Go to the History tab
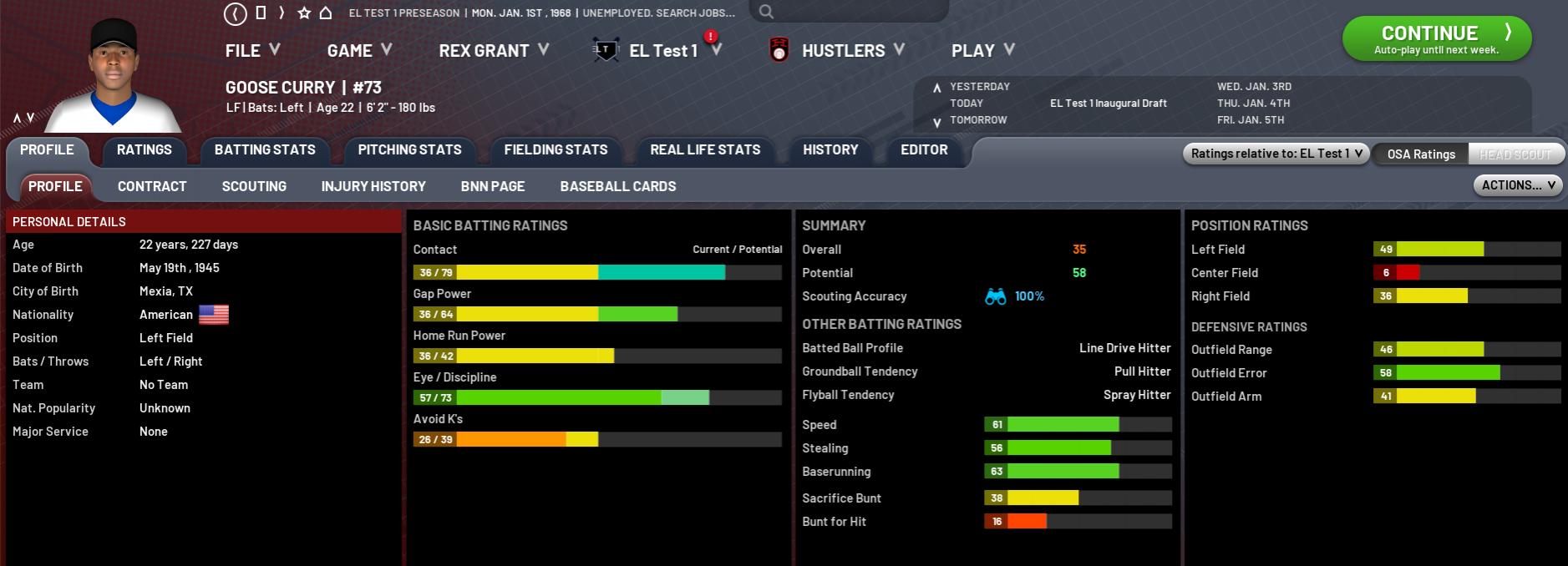The width and height of the screenshot is (1568, 566). click(x=830, y=150)
